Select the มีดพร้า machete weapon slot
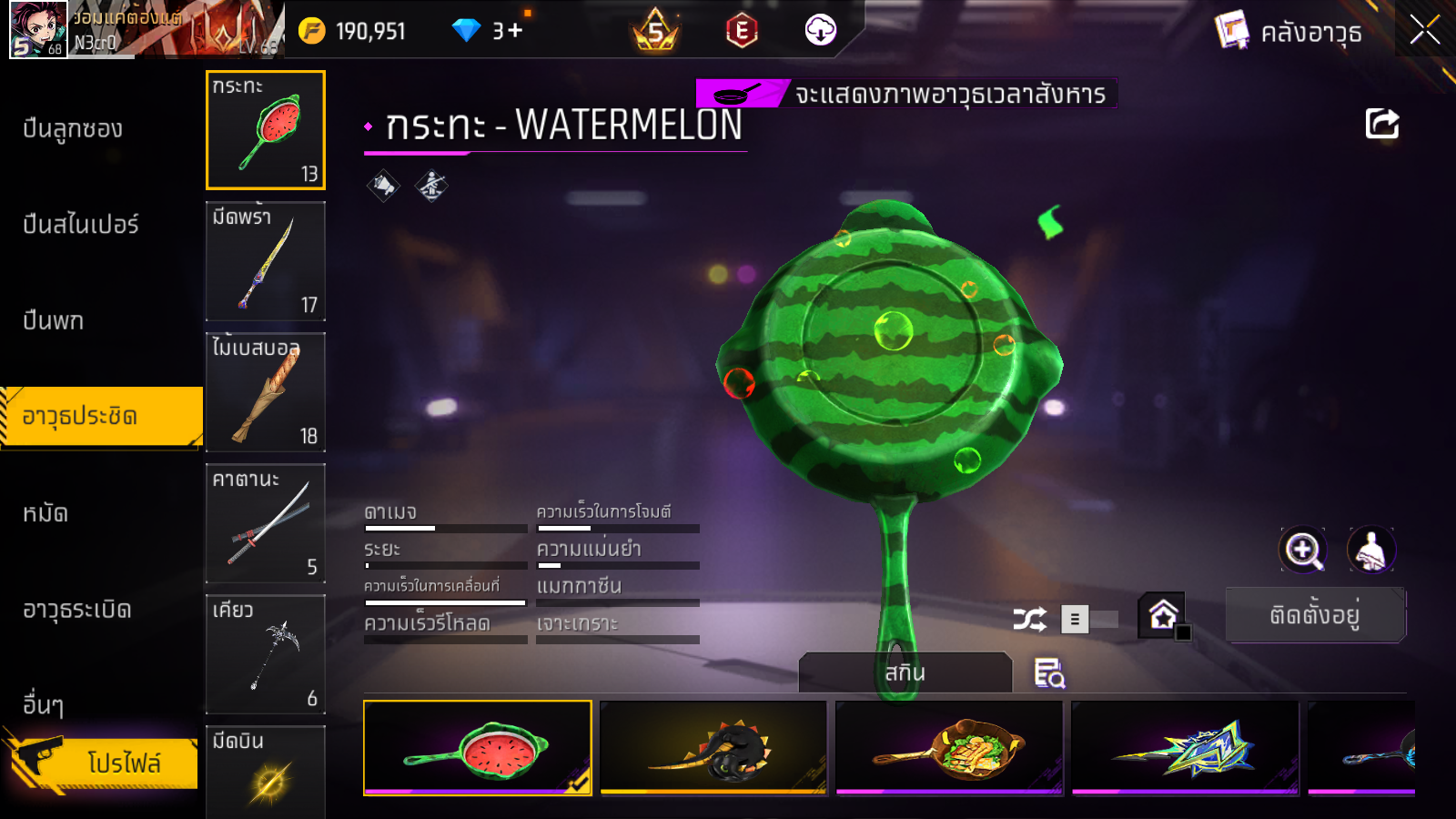Image resolution: width=1456 pixels, height=819 pixels. 266,261
